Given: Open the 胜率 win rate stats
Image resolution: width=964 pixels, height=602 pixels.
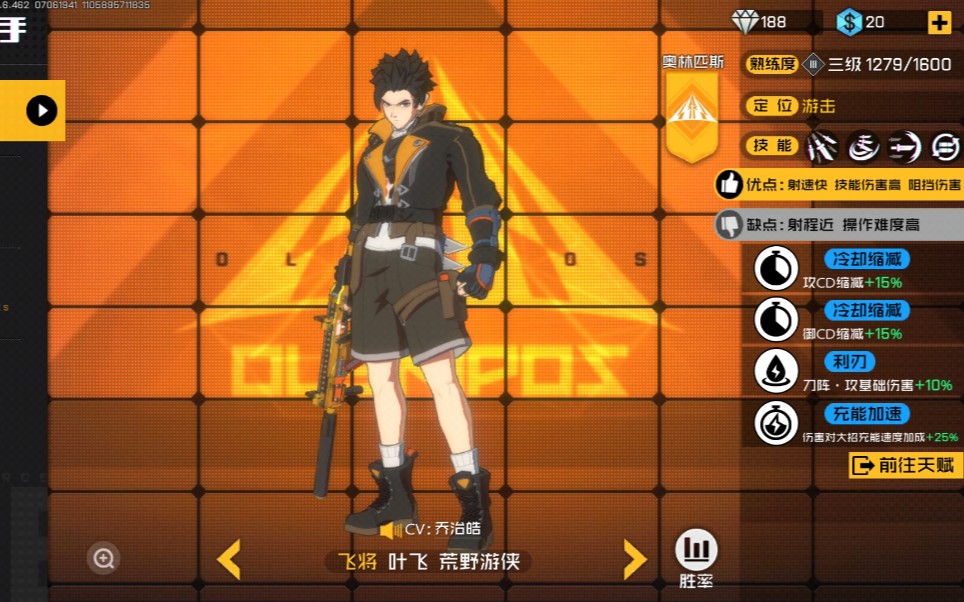Looking at the screenshot, I should point(696,551).
